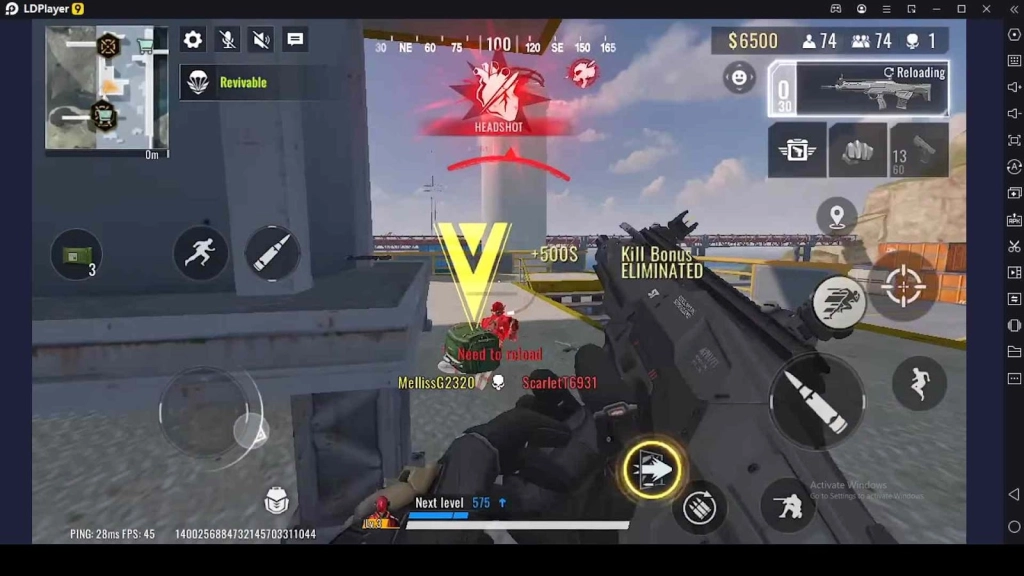1024x576 pixels.
Task: Activate the glowing yellow arrow skill
Action: click(x=652, y=468)
